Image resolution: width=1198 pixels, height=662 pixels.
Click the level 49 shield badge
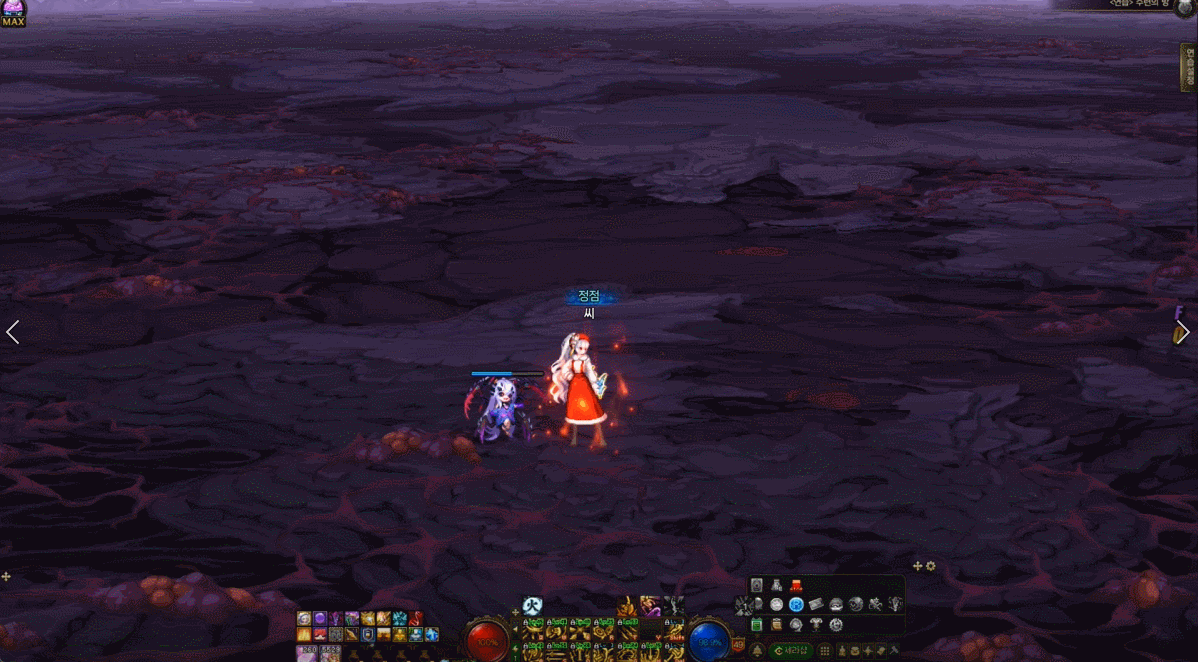pos(739,644)
